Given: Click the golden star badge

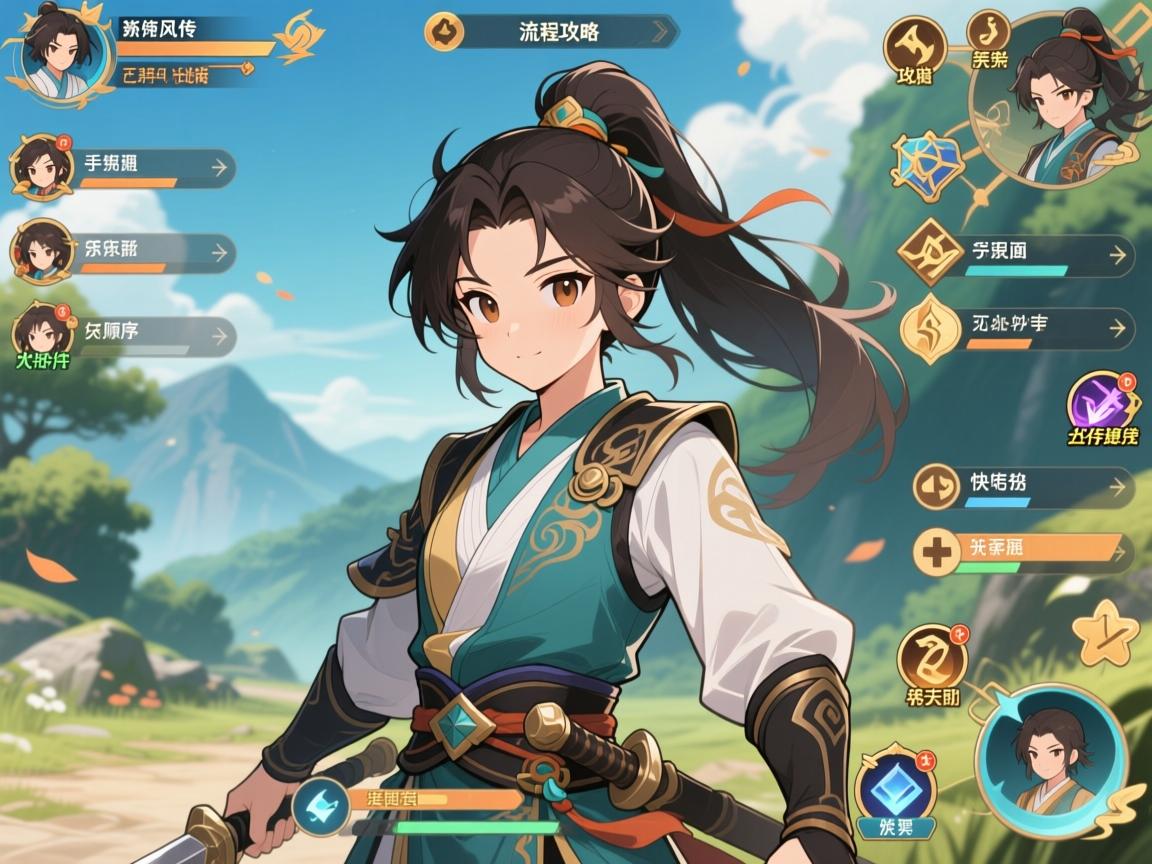Looking at the screenshot, I should point(1106,634).
